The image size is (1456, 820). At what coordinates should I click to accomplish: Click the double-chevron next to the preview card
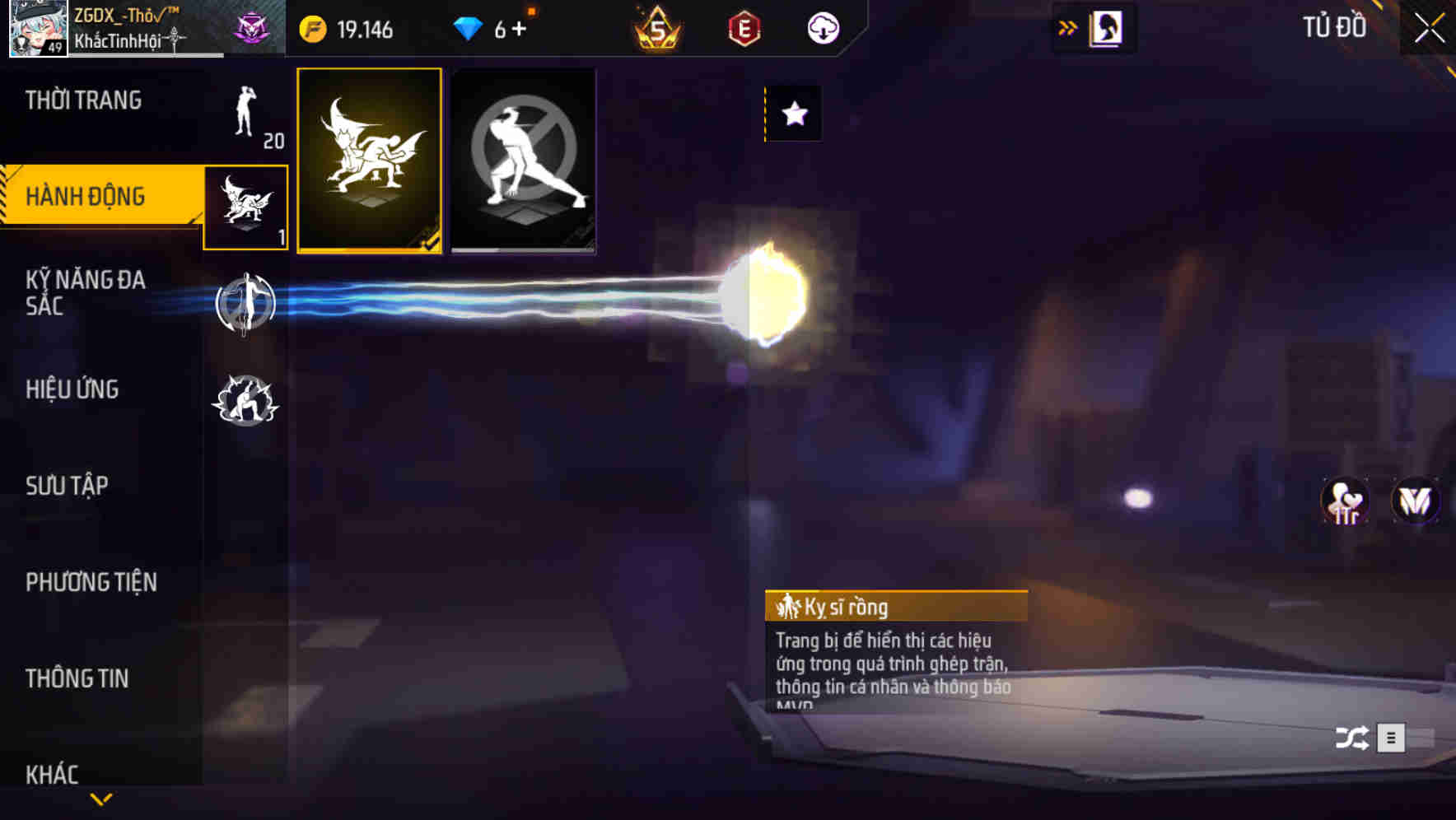click(x=1068, y=26)
